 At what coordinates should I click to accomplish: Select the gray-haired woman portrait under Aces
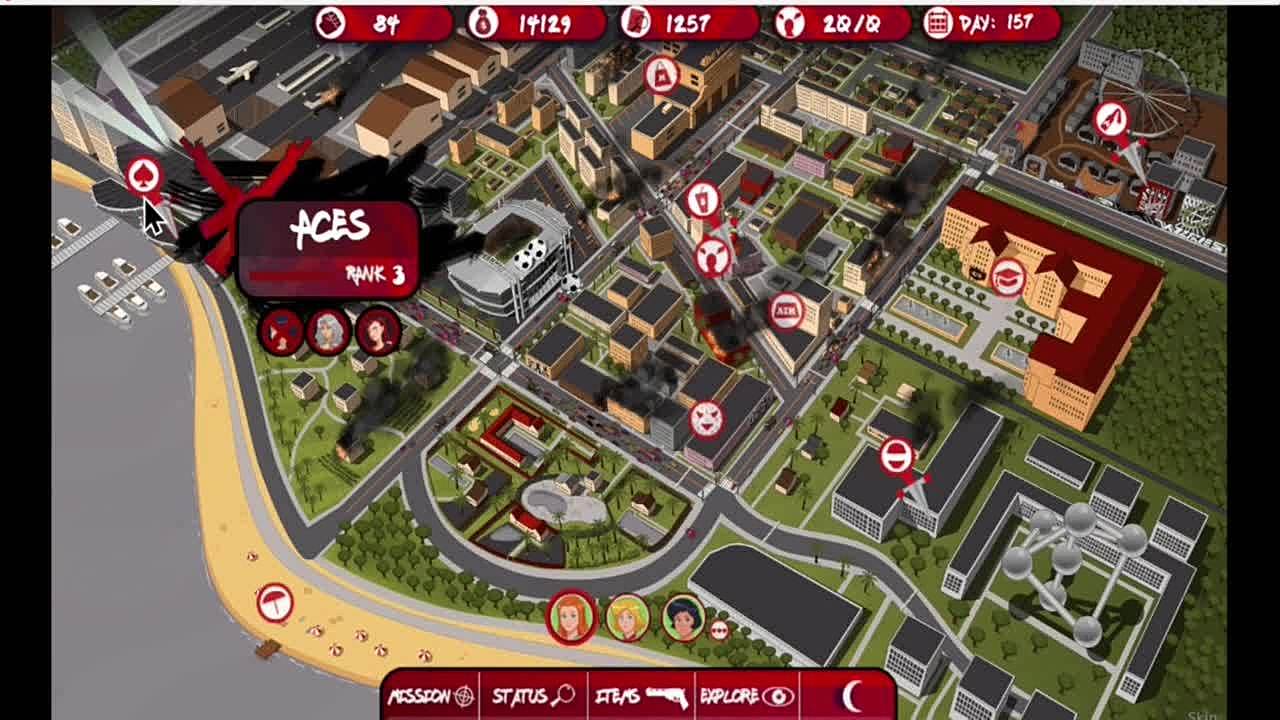[x=328, y=332]
